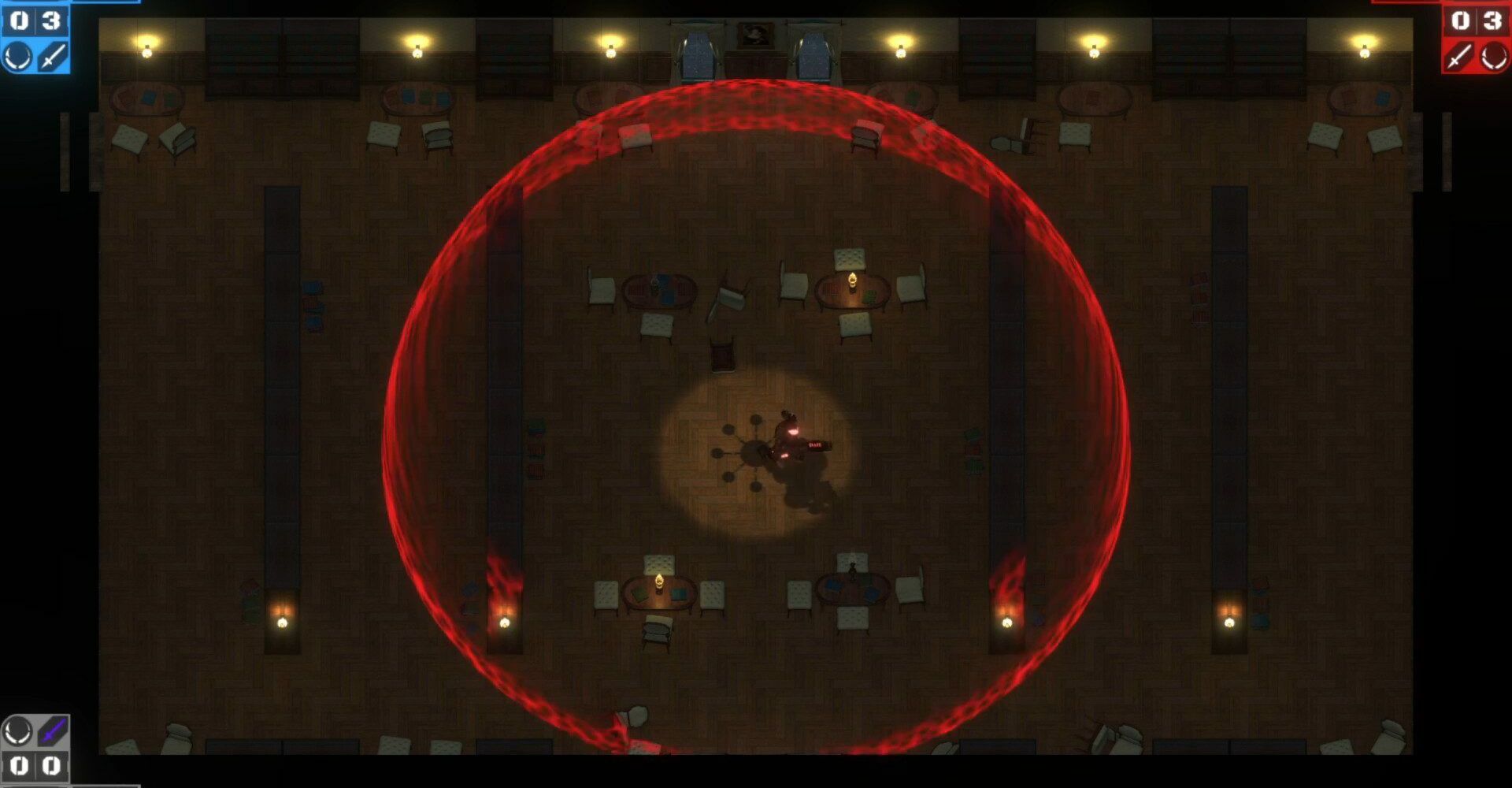
Task: Select the grey player's purple sword icon
Action: pyautogui.click(x=53, y=731)
